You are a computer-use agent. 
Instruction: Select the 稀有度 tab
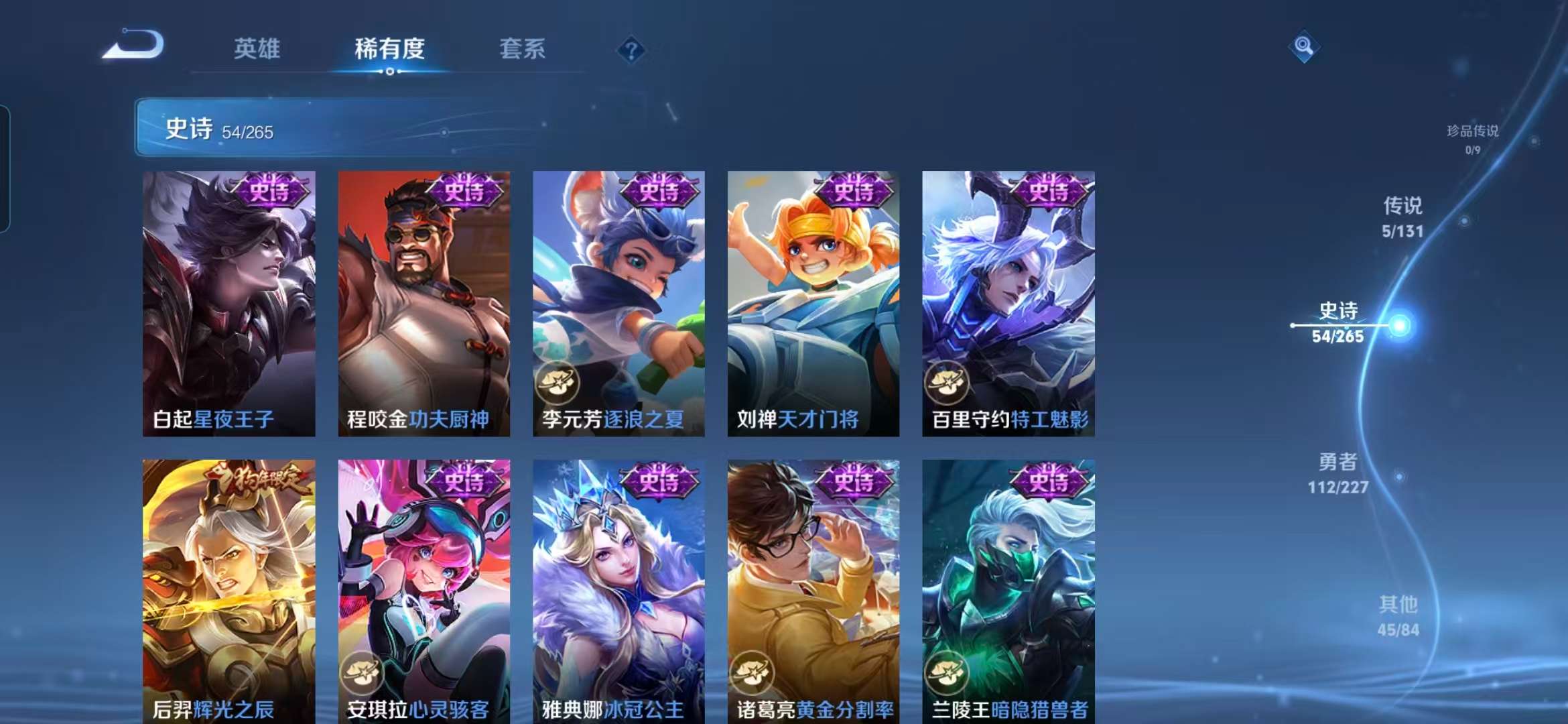coord(389,48)
